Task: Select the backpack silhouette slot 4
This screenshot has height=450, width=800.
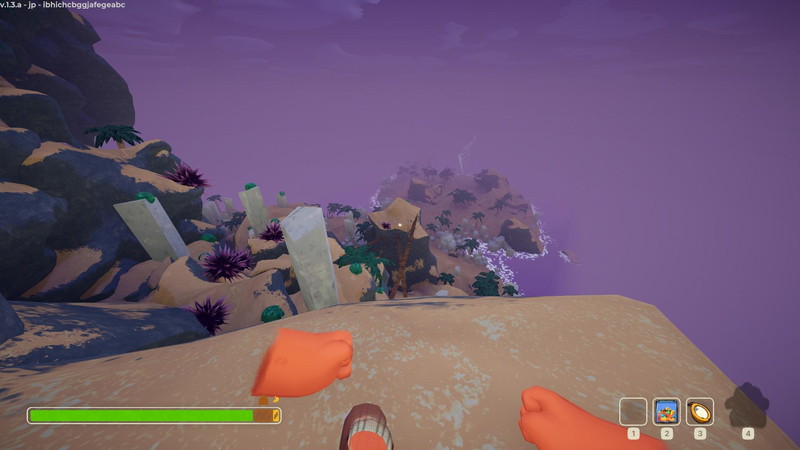Action: point(747,407)
